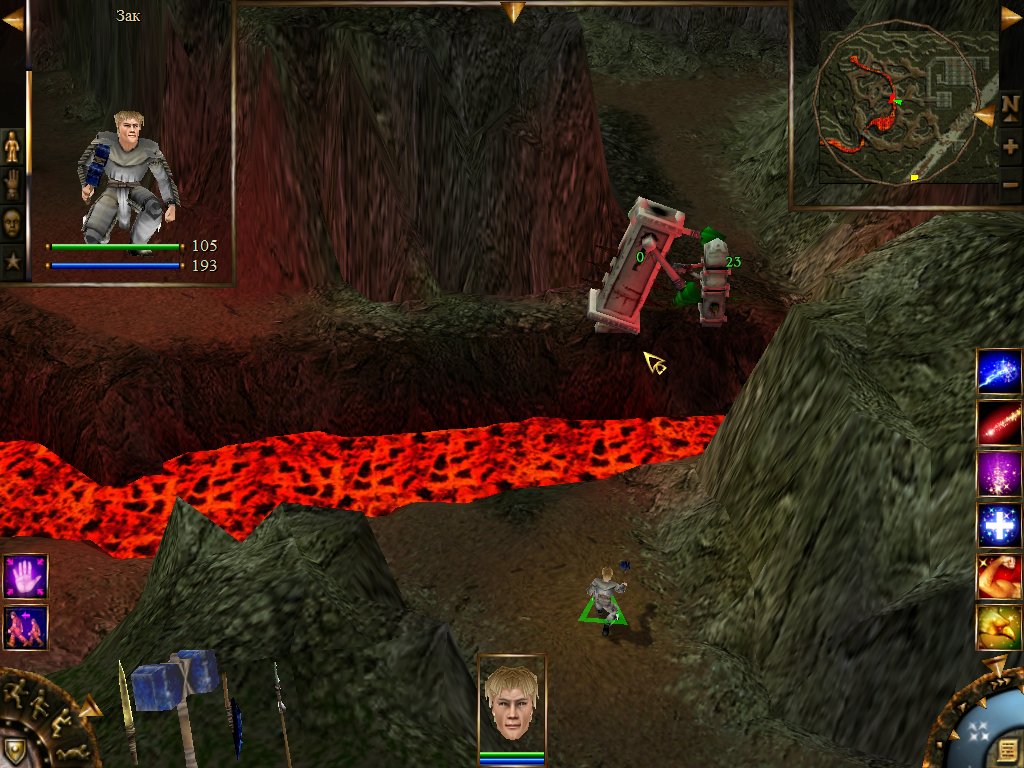
Task: Activate the purple sparkle spell
Action: 999,474
